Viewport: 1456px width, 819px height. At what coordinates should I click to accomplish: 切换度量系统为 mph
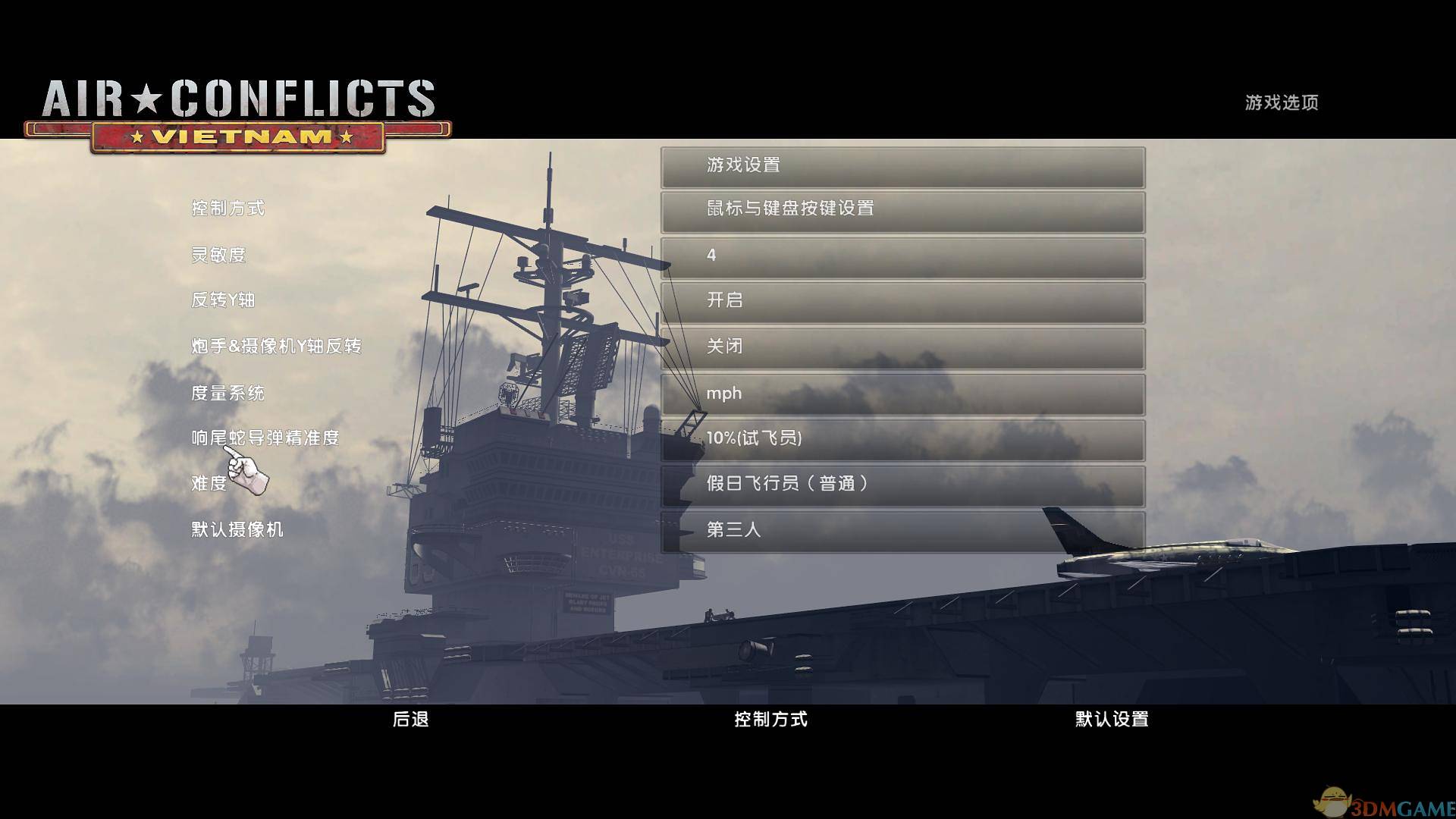(x=902, y=393)
